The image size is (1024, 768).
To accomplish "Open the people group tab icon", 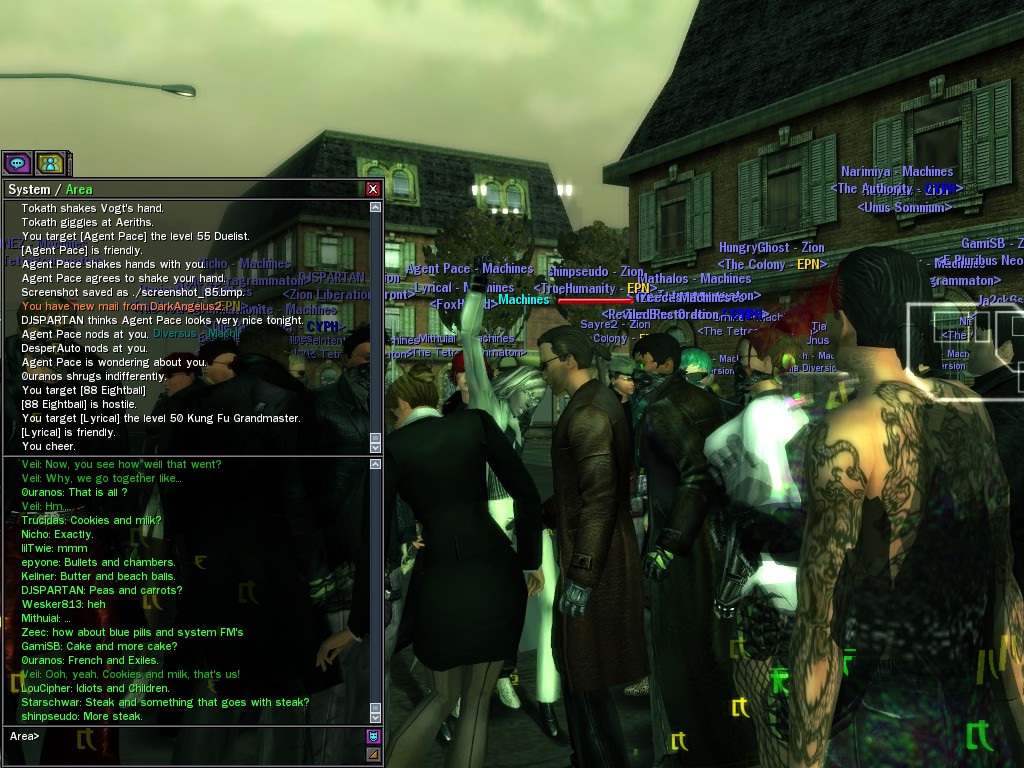I will 49,162.
